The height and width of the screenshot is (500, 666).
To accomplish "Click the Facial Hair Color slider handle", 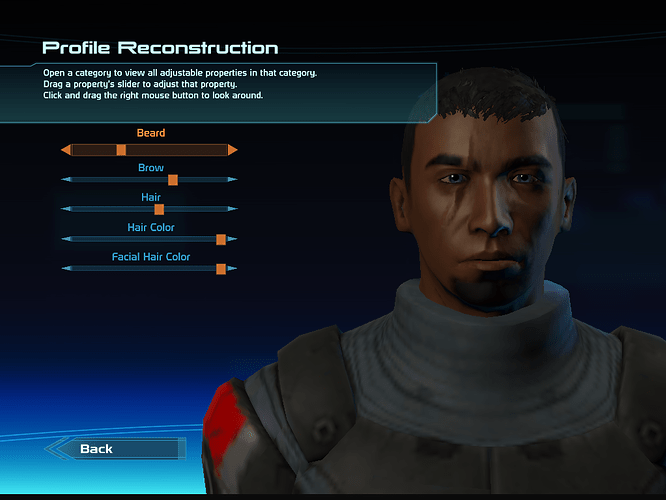I will pos(221,269).
